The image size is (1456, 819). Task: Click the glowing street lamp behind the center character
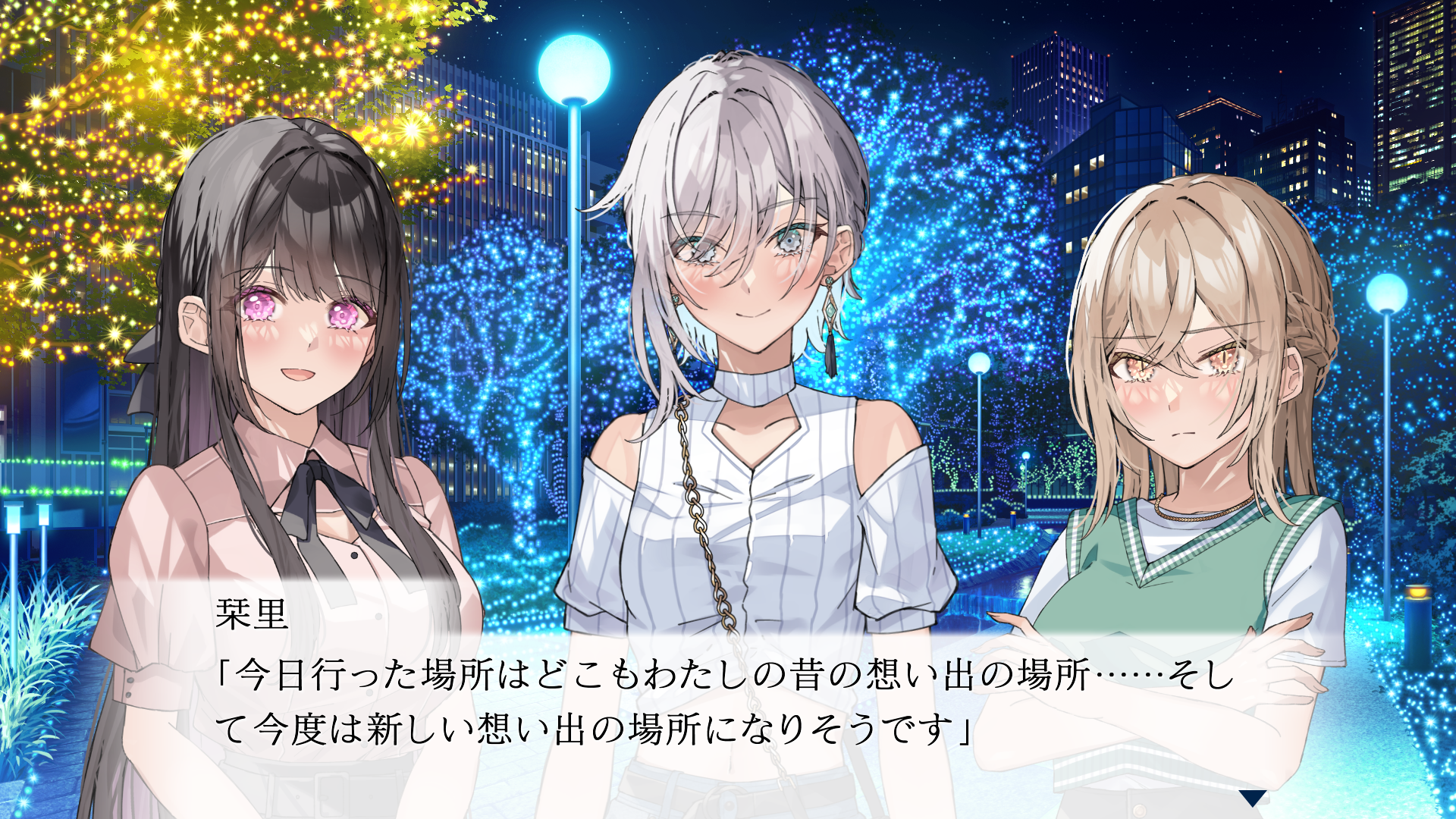[x=573, y=72]
